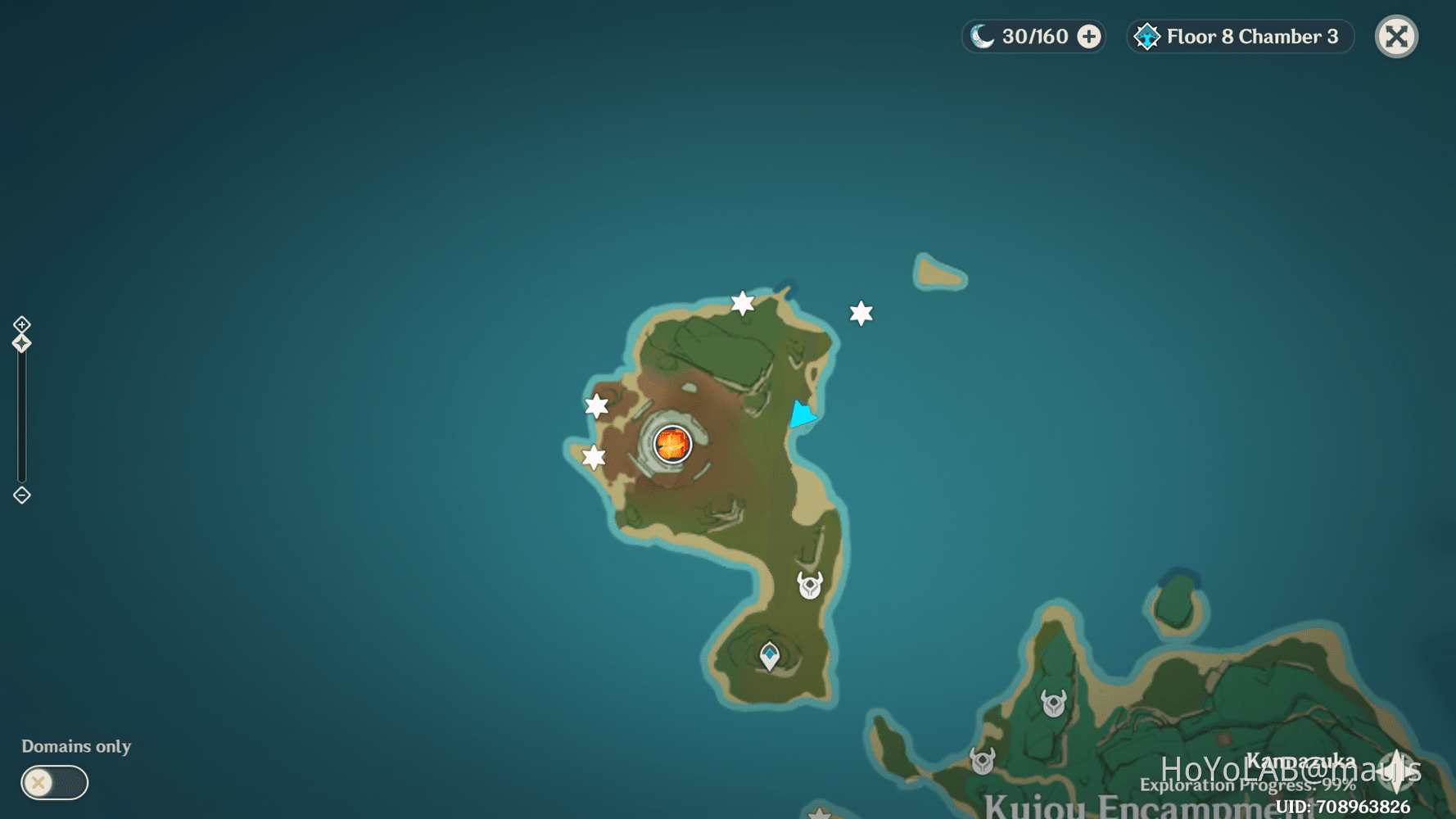Viewport: 1456px width, 819px height.
Task: Click the Original Resin moon icon
Action: point(979,36)
